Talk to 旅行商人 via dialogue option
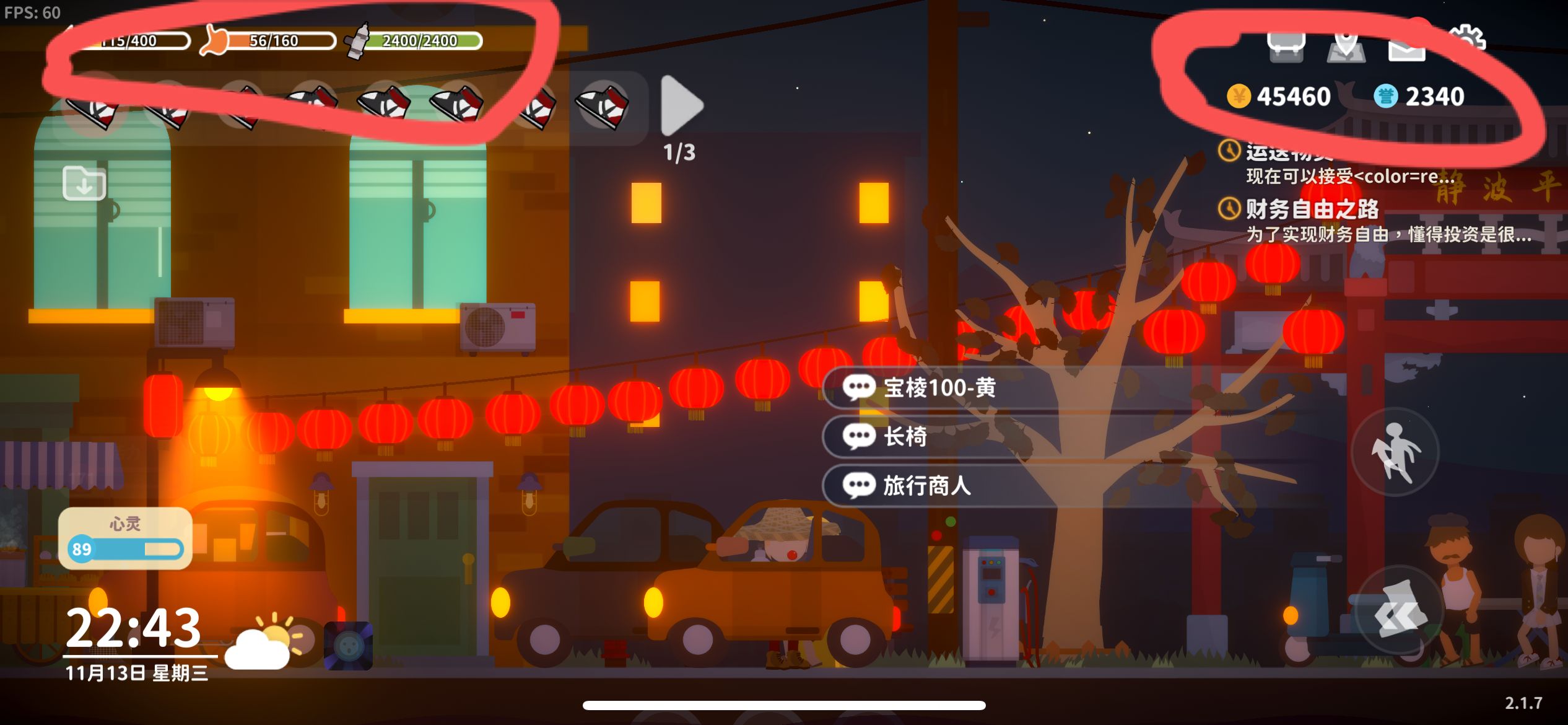Screen dimensions: 1568x725 (927, 486)
